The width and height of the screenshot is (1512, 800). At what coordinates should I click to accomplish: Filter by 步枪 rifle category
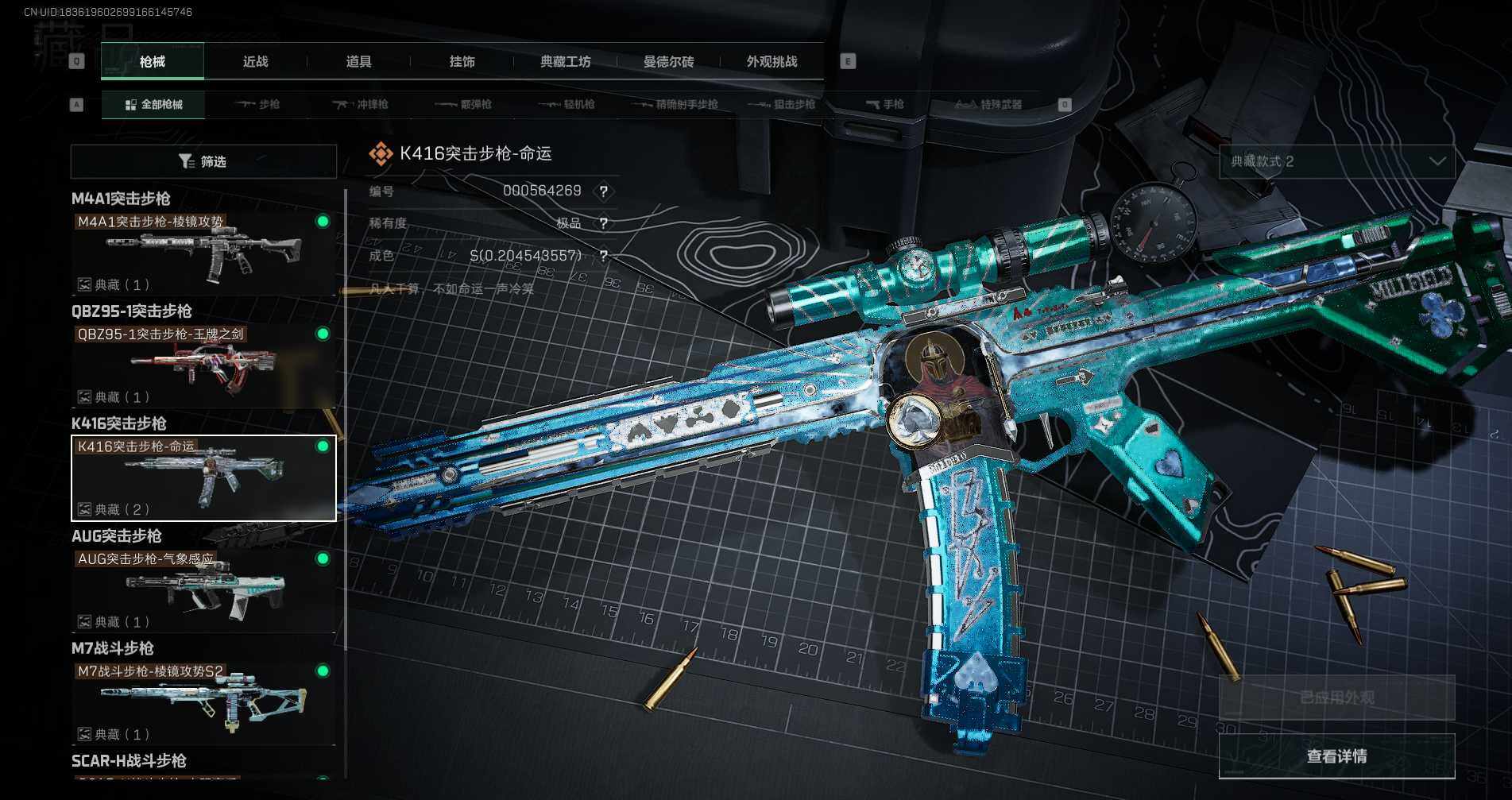tap(257, 105)
